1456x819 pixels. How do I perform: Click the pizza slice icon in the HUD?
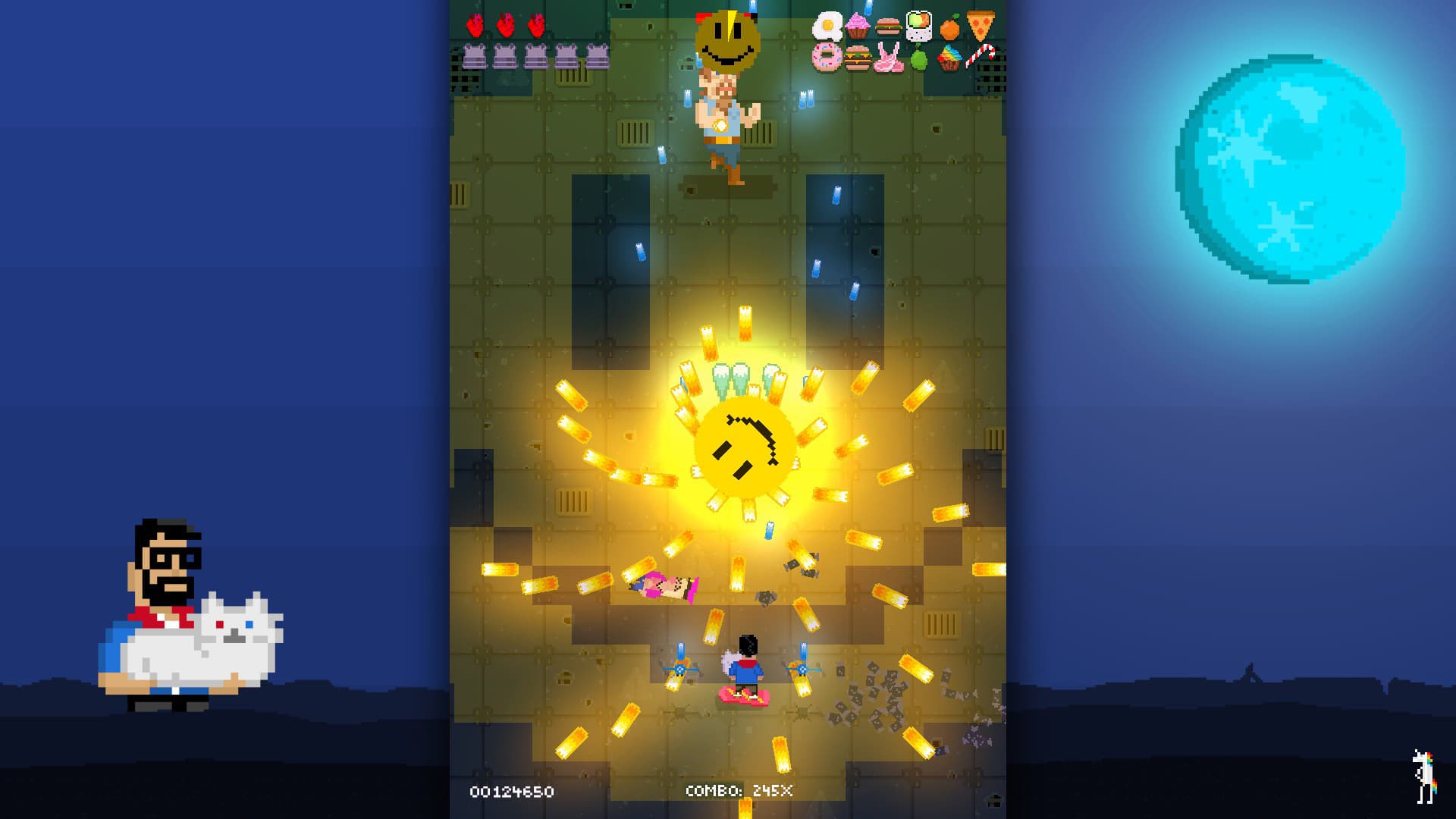[x=980, y=25]
